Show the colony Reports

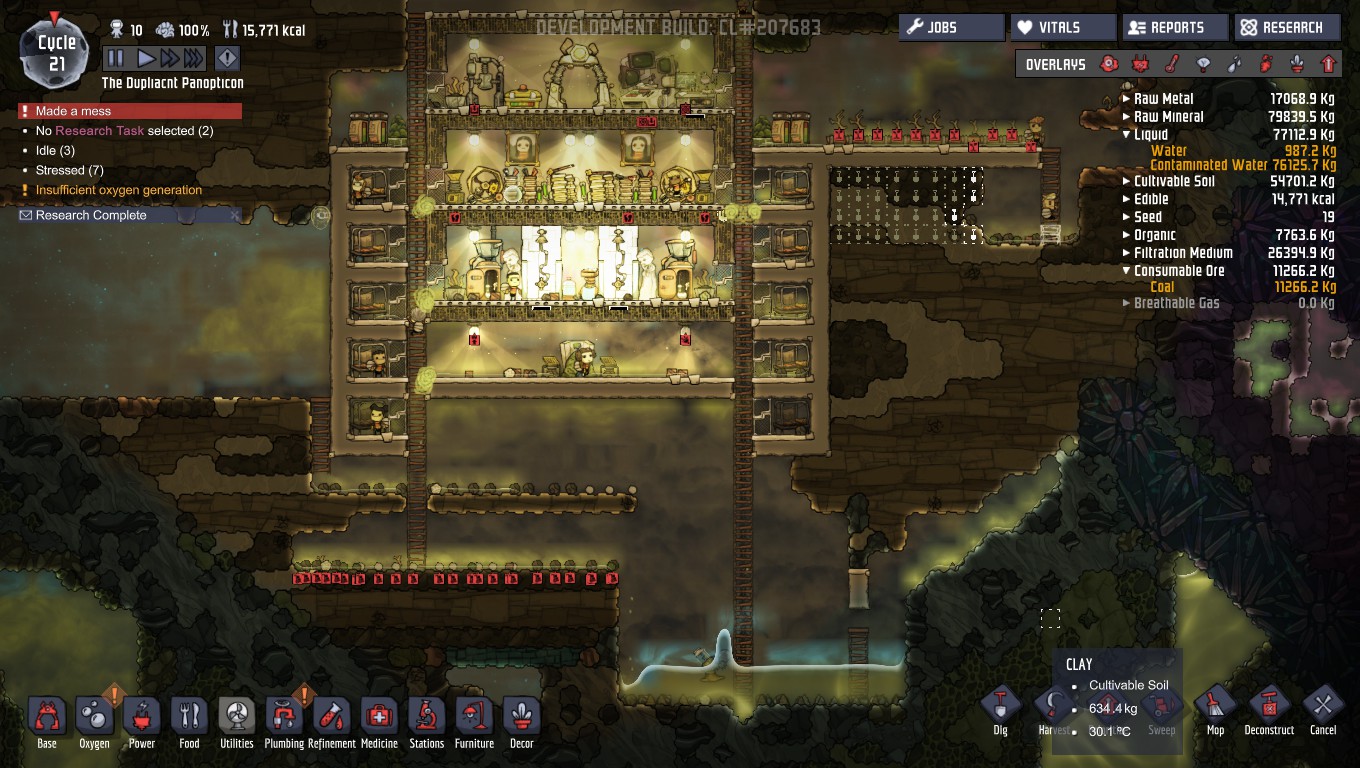pos(1174,28)
